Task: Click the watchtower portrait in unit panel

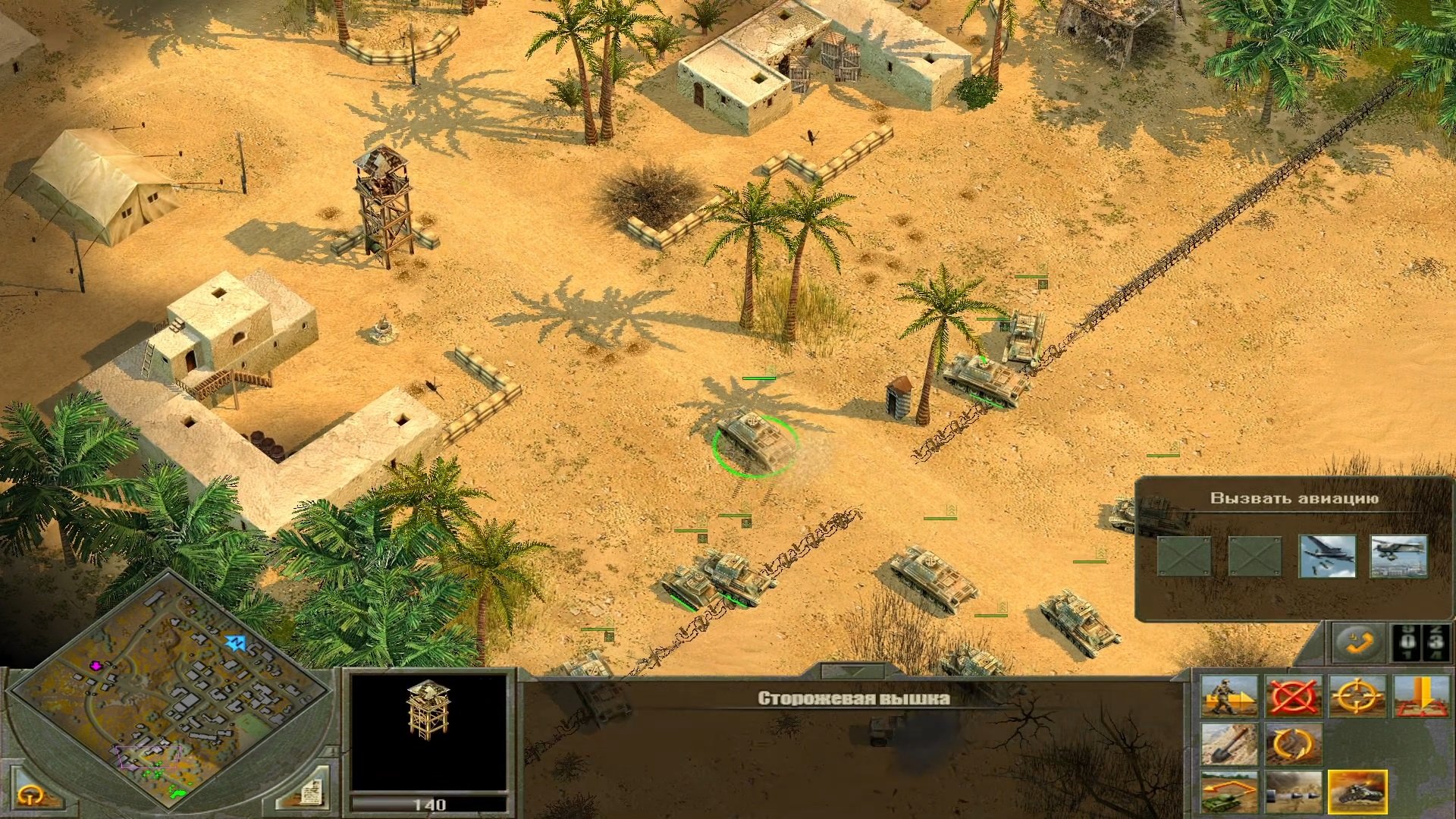Action: (x=428, y=732)
